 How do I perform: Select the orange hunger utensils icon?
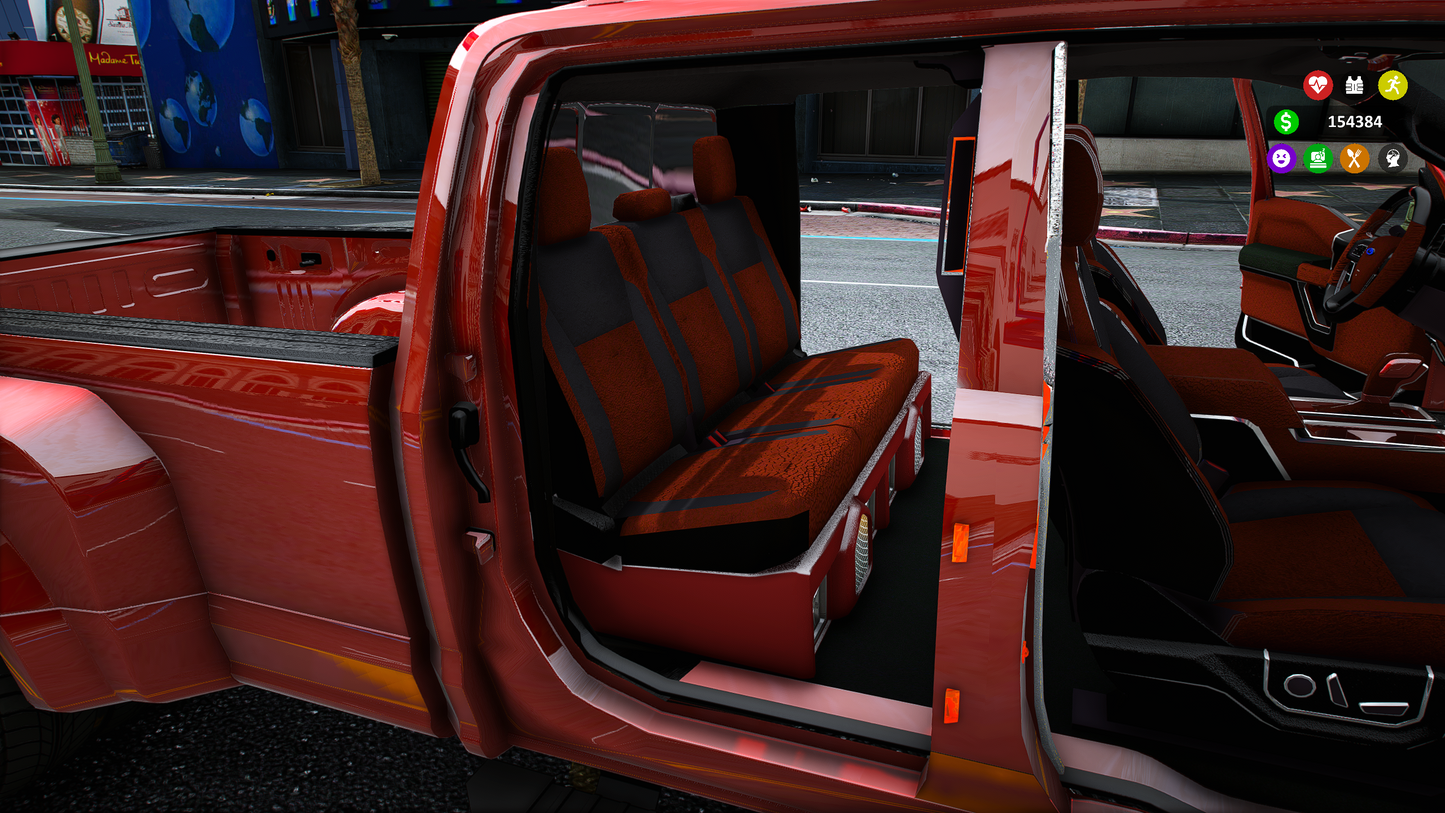pyautogui.click(x=1355, y=159)
